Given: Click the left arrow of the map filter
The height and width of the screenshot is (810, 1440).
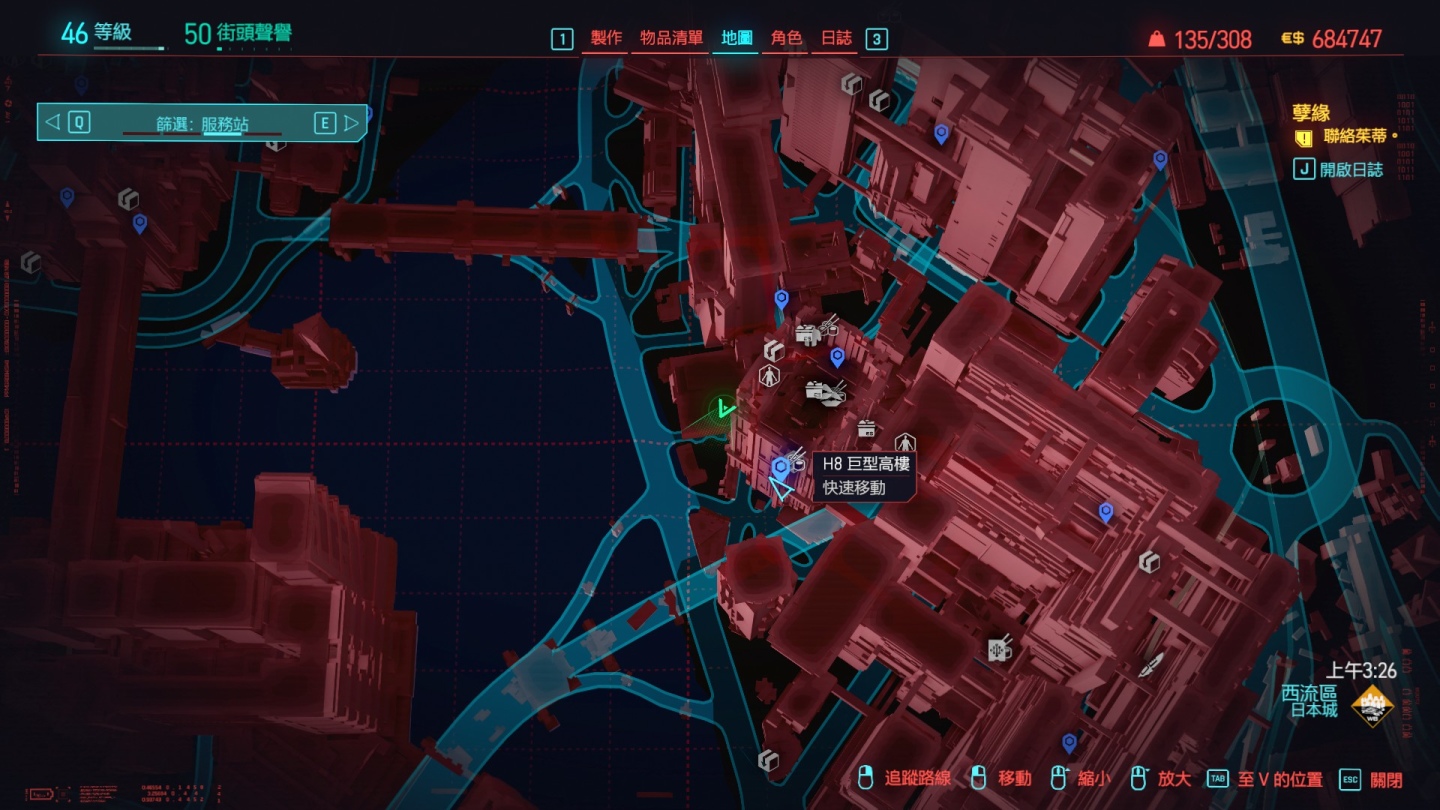Looking at the screenshot, I should tap(53, 123).
